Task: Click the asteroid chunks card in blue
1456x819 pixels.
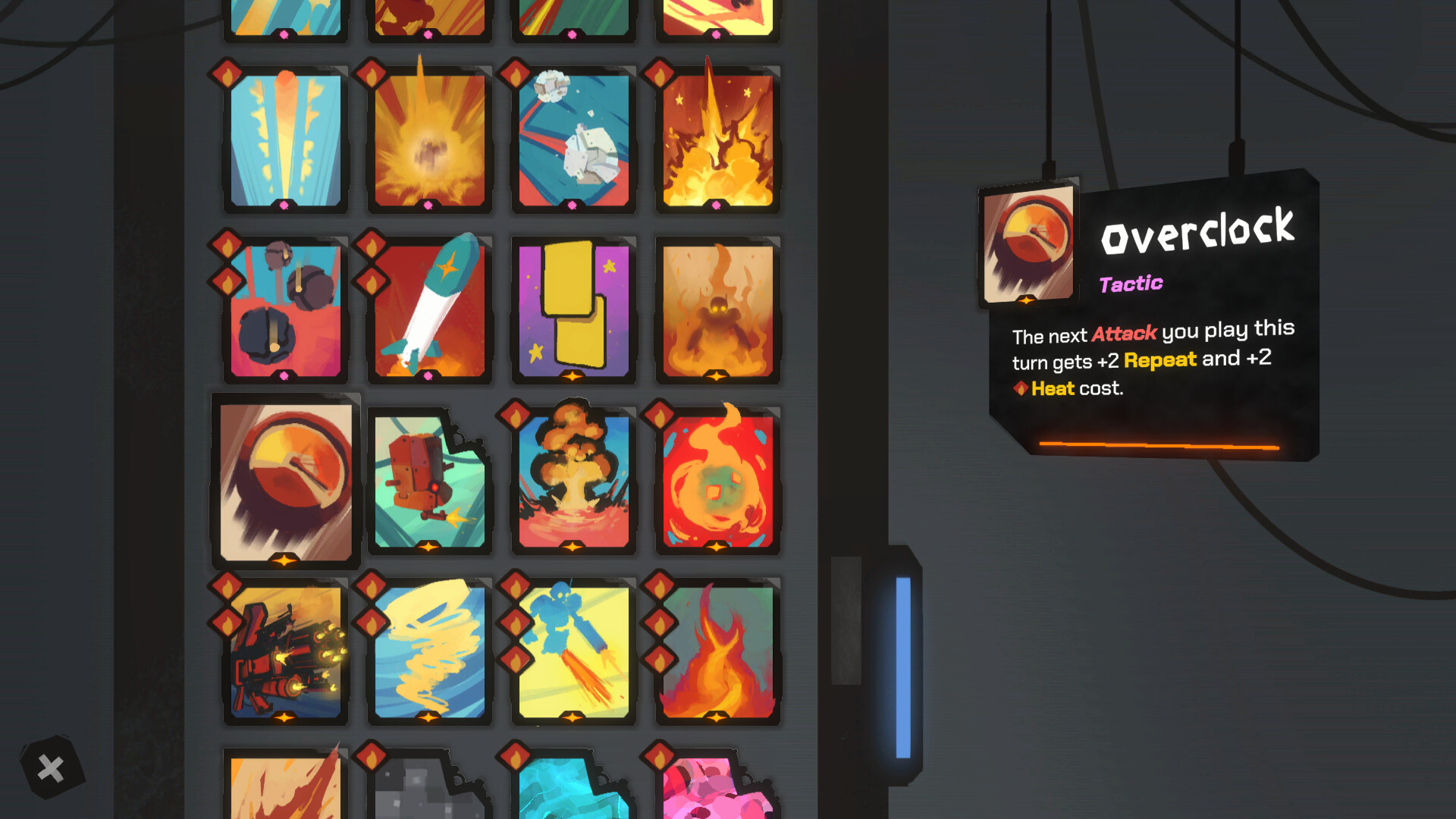Action: click(x=574, y=136)
